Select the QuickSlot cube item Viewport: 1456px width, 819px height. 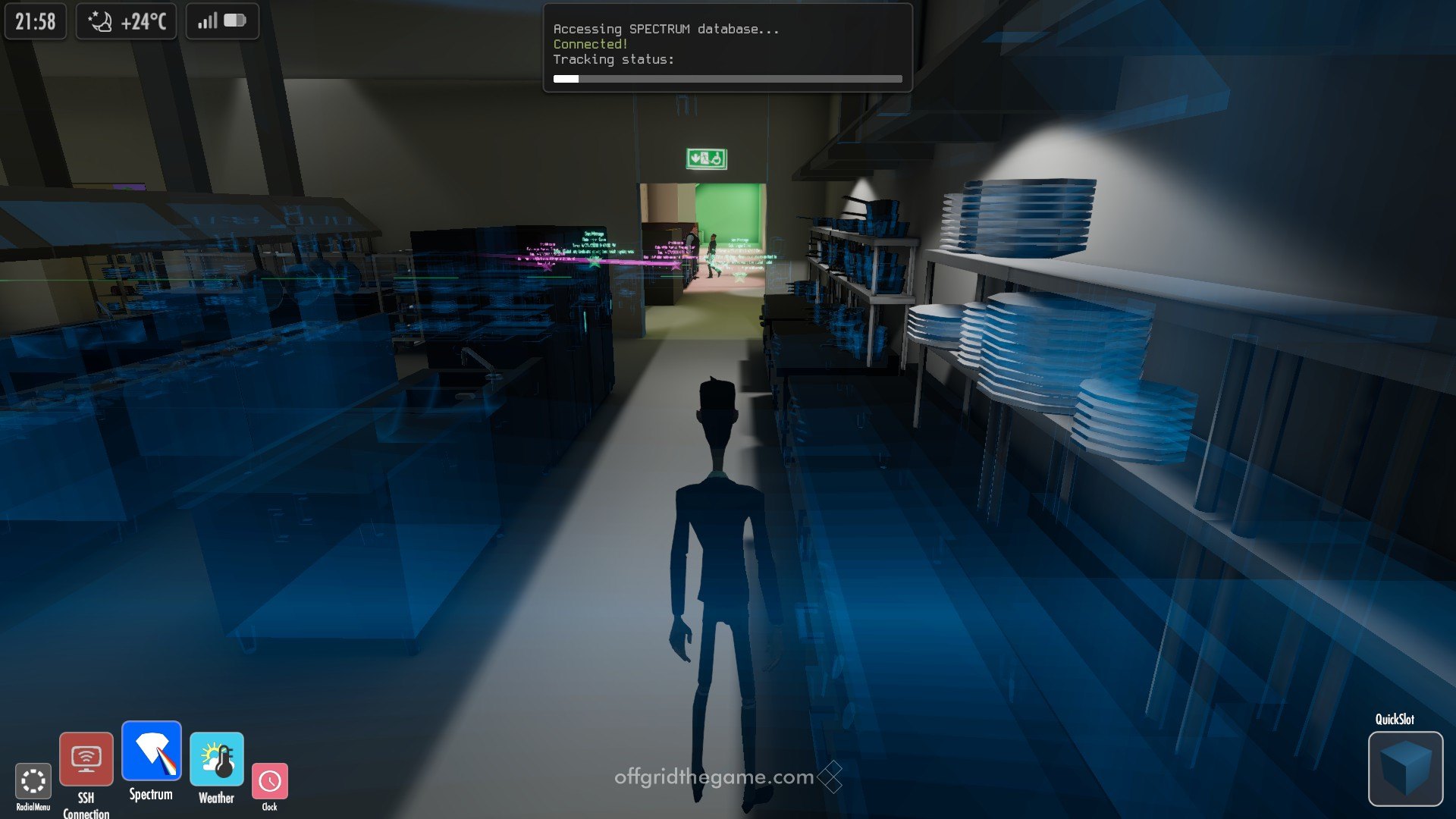[x=1404, y=770]
